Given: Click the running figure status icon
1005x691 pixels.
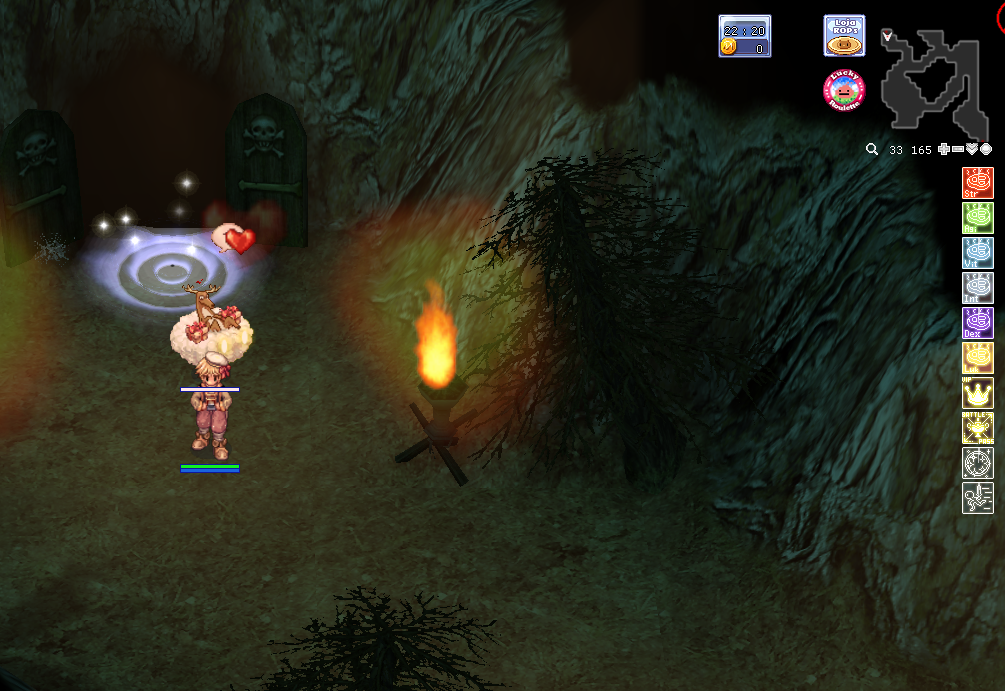Looking at the screenshot, I should (977, 498).
